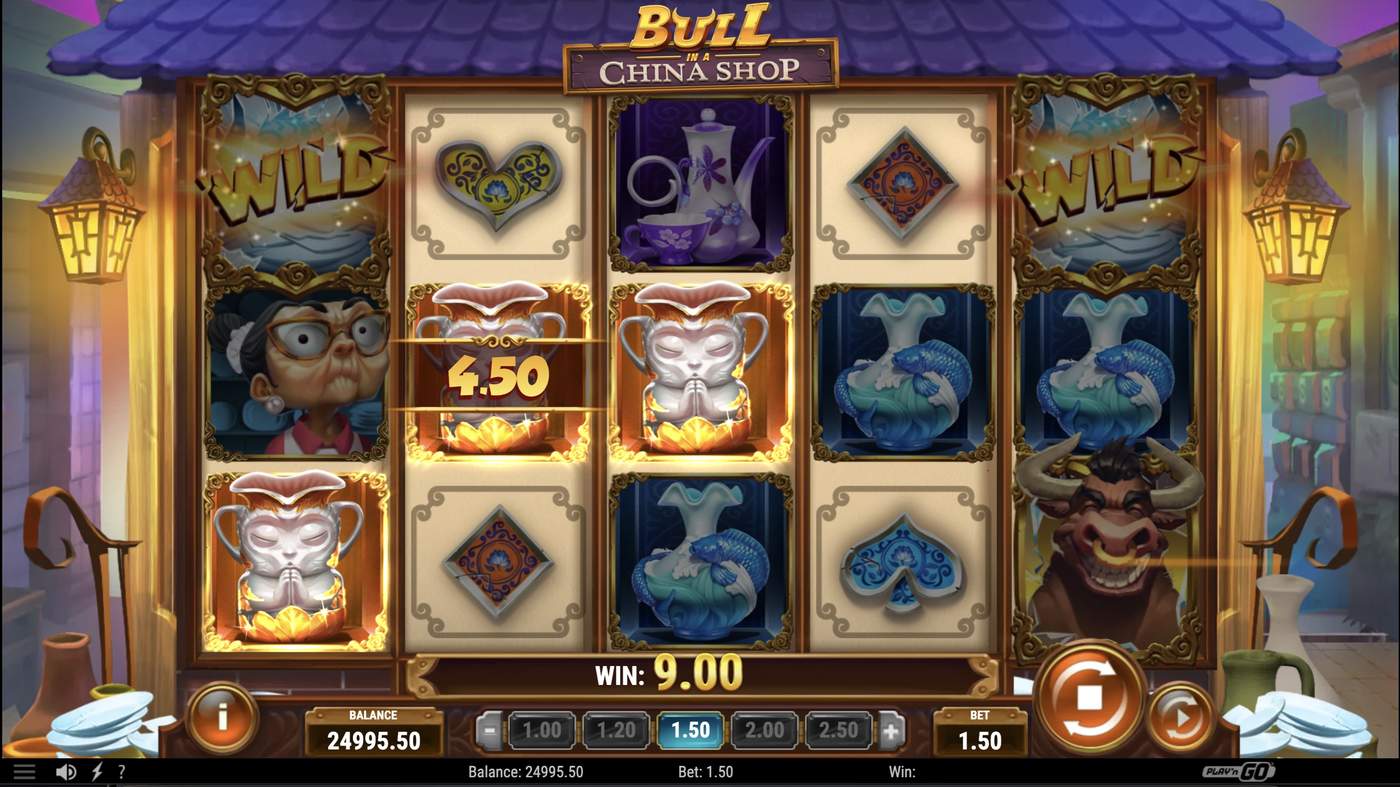Choose the 2.50 bet value
Screen dimensions: 1400x787
pyautogui.click(x=839, y=730)
